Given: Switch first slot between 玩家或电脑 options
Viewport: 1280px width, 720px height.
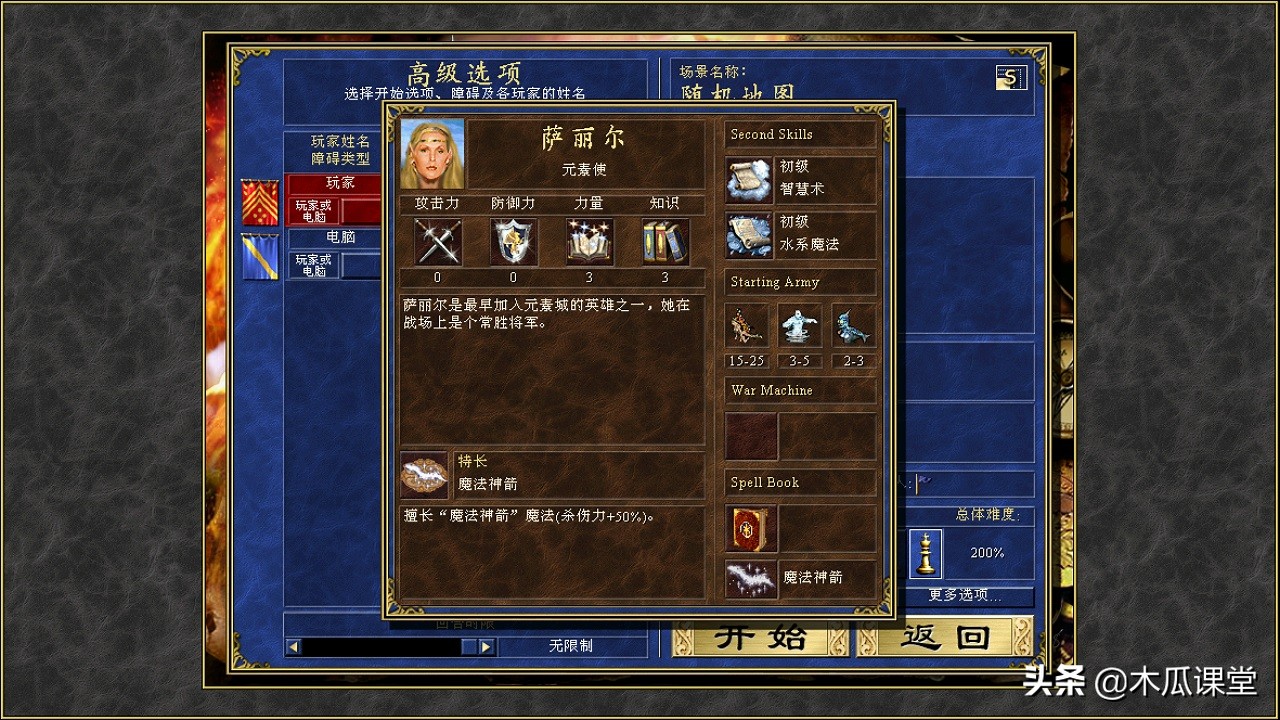Looking at the screenshot, I should [x=311, y=209].
